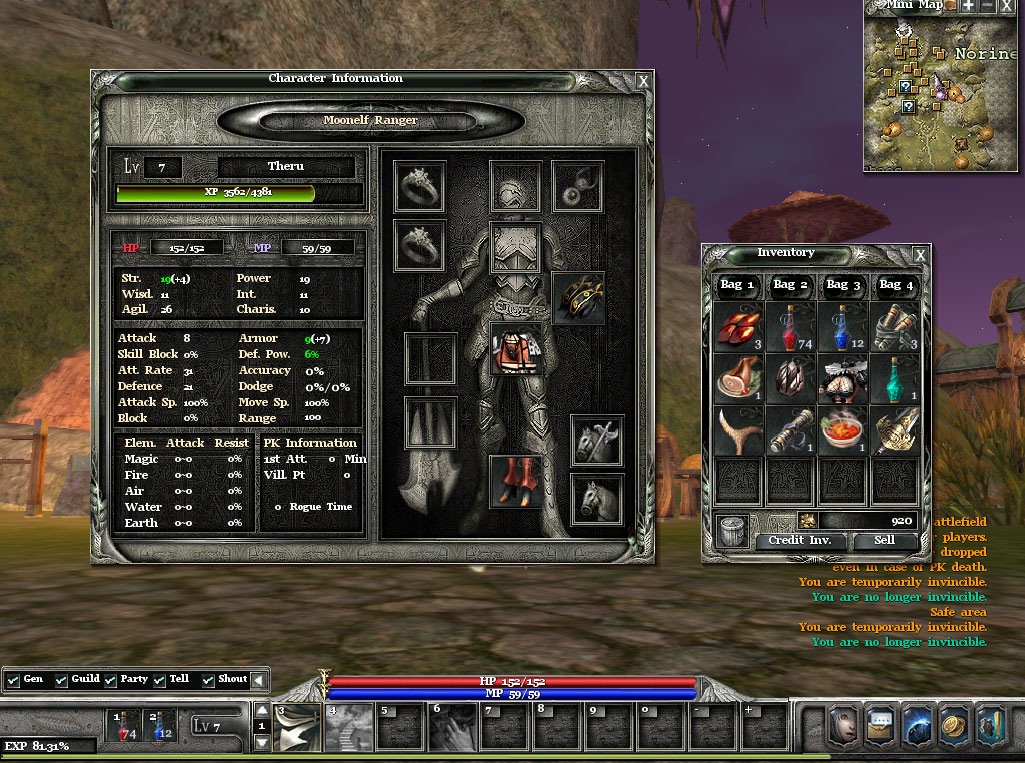This screenshot has width=1025, height=763.
Task: Select the equipped red boots slot
Action: click(x=516, y=481)
